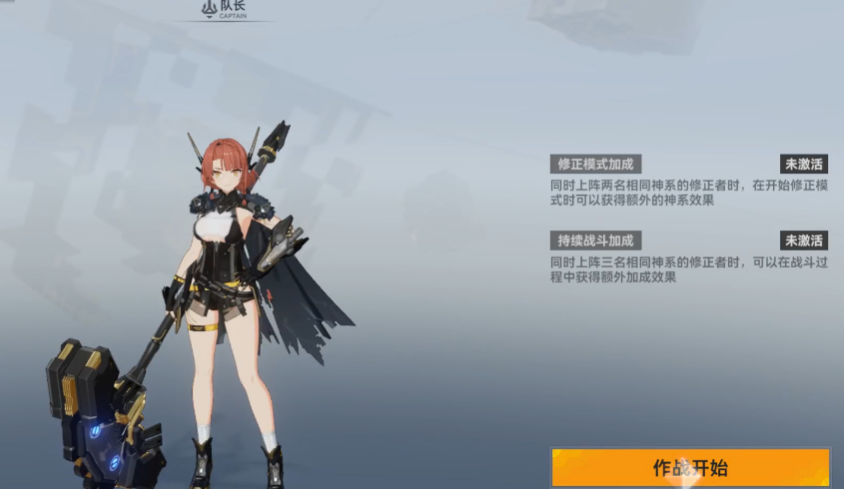Screen dimensions: 844x489
Task: Start the battle with 作战开始 button
Action: point(690,467)
